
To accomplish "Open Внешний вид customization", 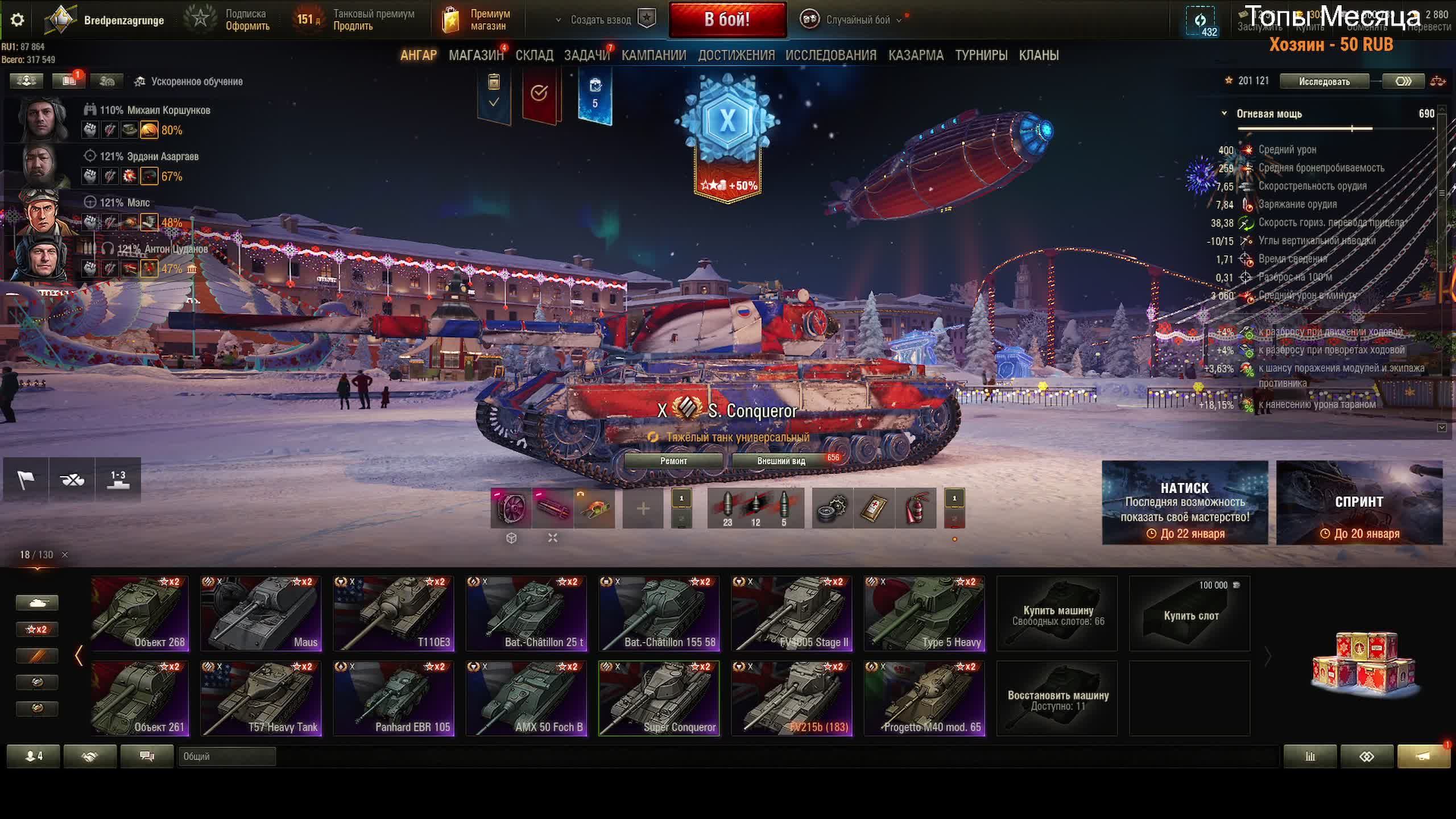I will click(781, 461).
